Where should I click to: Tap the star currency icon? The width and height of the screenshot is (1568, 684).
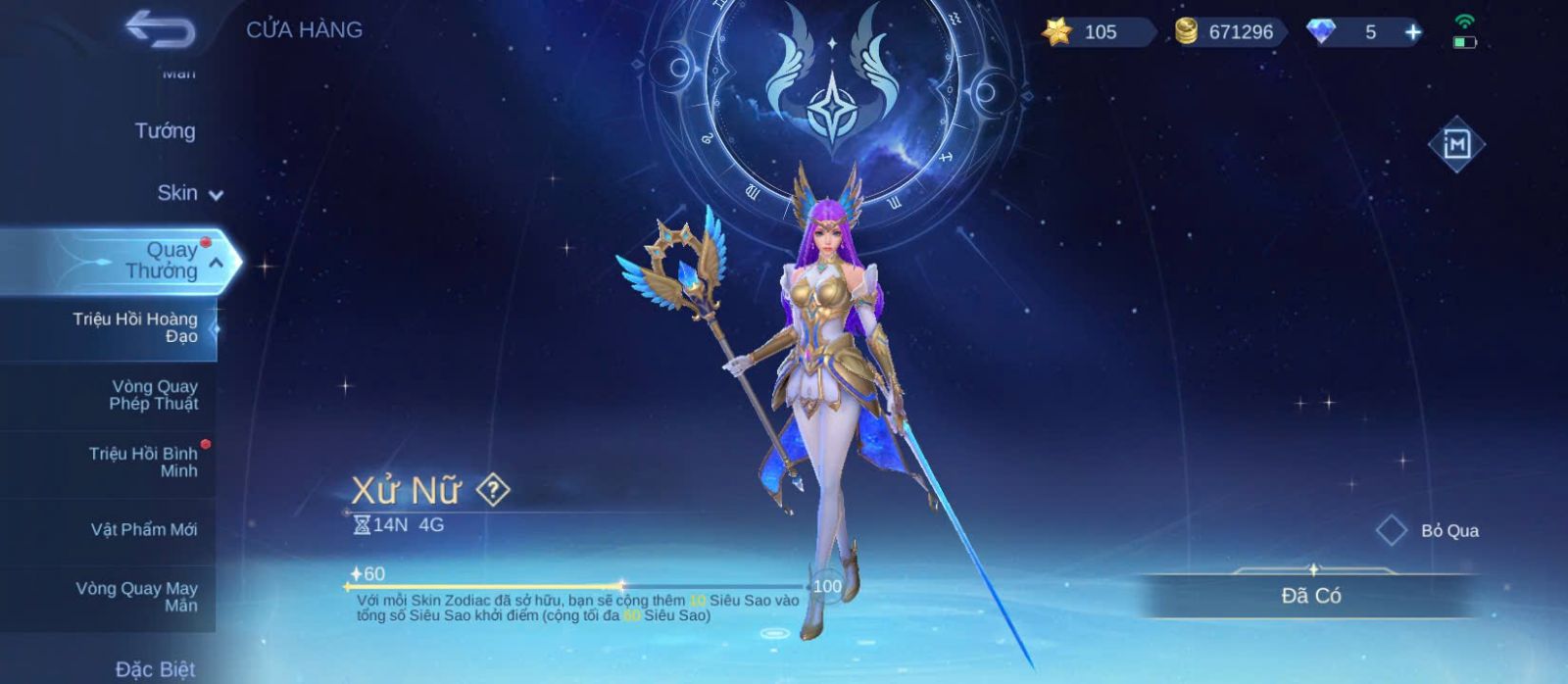click(1056, 32)
